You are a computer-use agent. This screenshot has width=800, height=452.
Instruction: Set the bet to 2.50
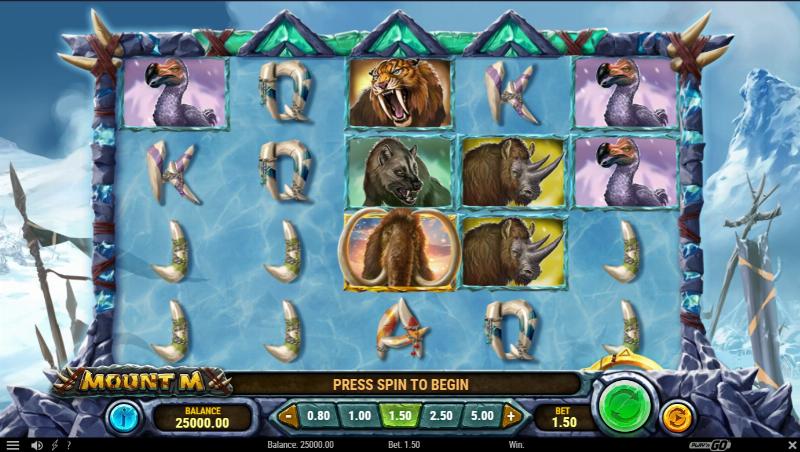click(x=441, y=415)
